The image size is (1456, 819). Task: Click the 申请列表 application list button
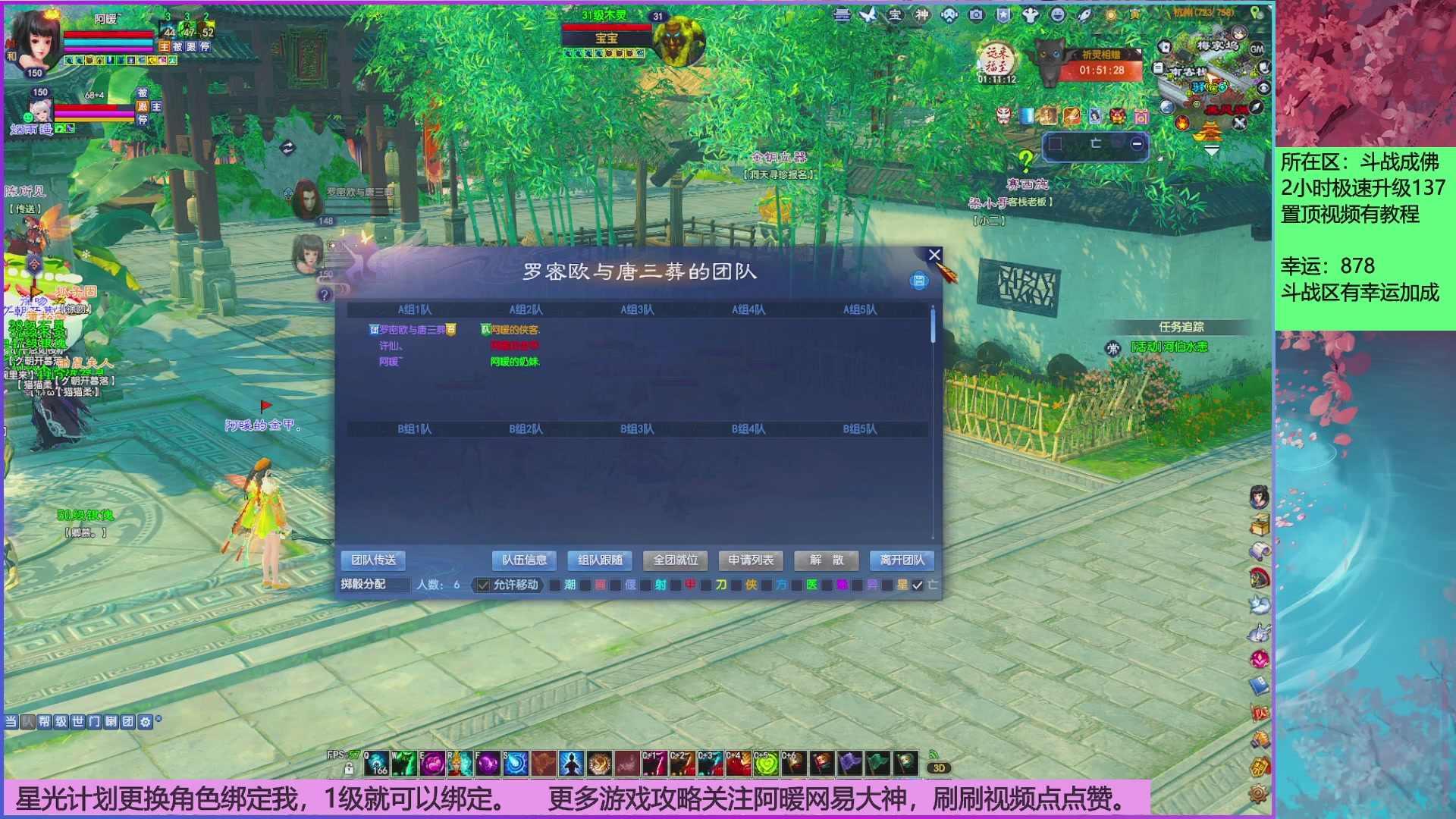[749, 560]
